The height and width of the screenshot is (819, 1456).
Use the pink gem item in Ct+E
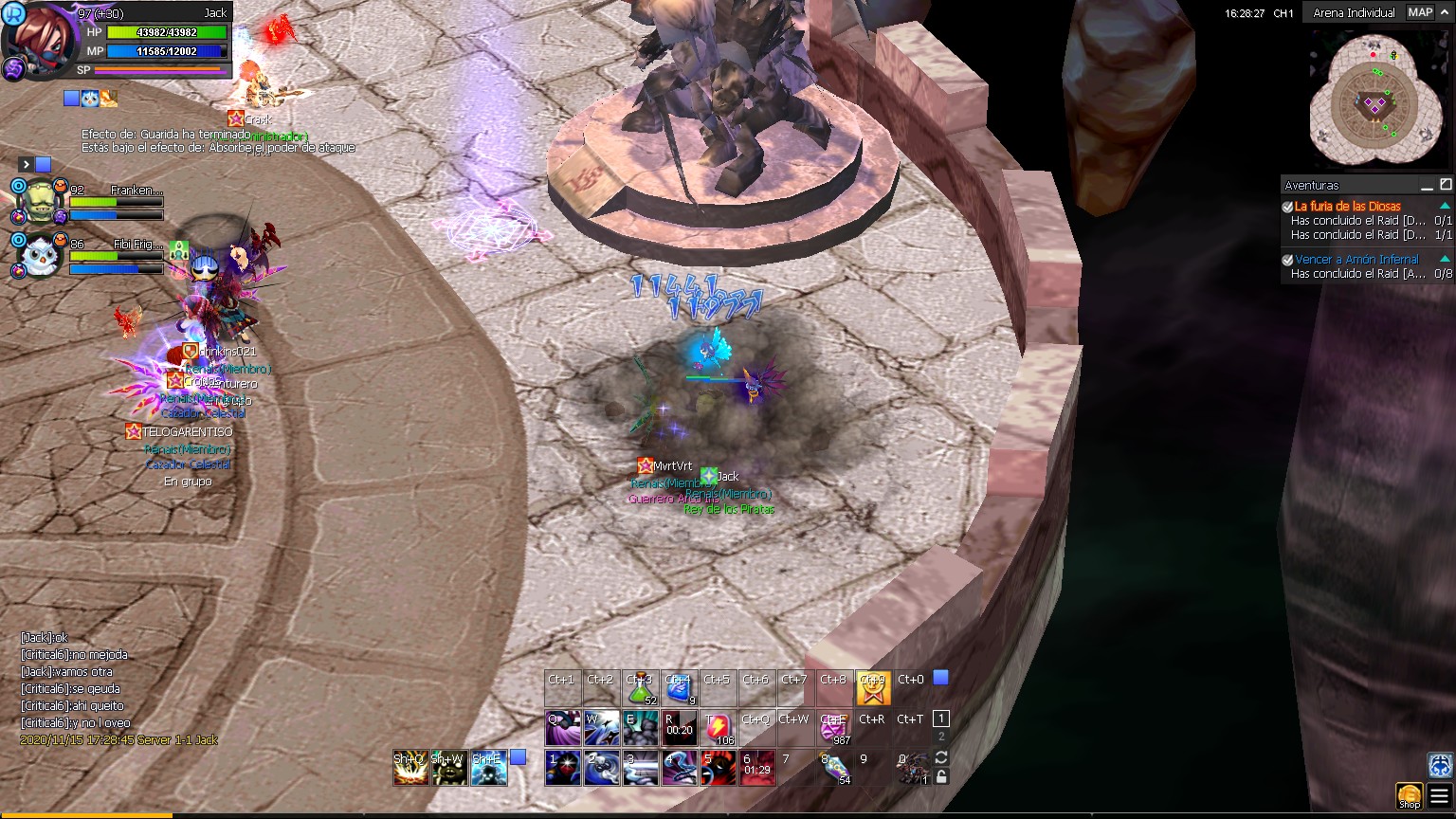(833, 728)
